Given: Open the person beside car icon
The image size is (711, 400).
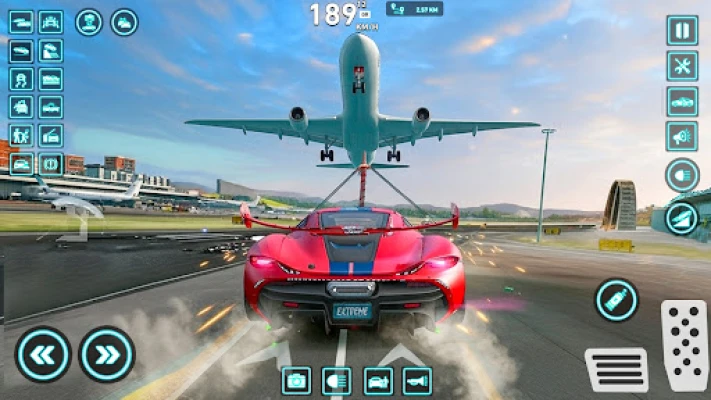Looking at the screenshot, I should [21, 135].
